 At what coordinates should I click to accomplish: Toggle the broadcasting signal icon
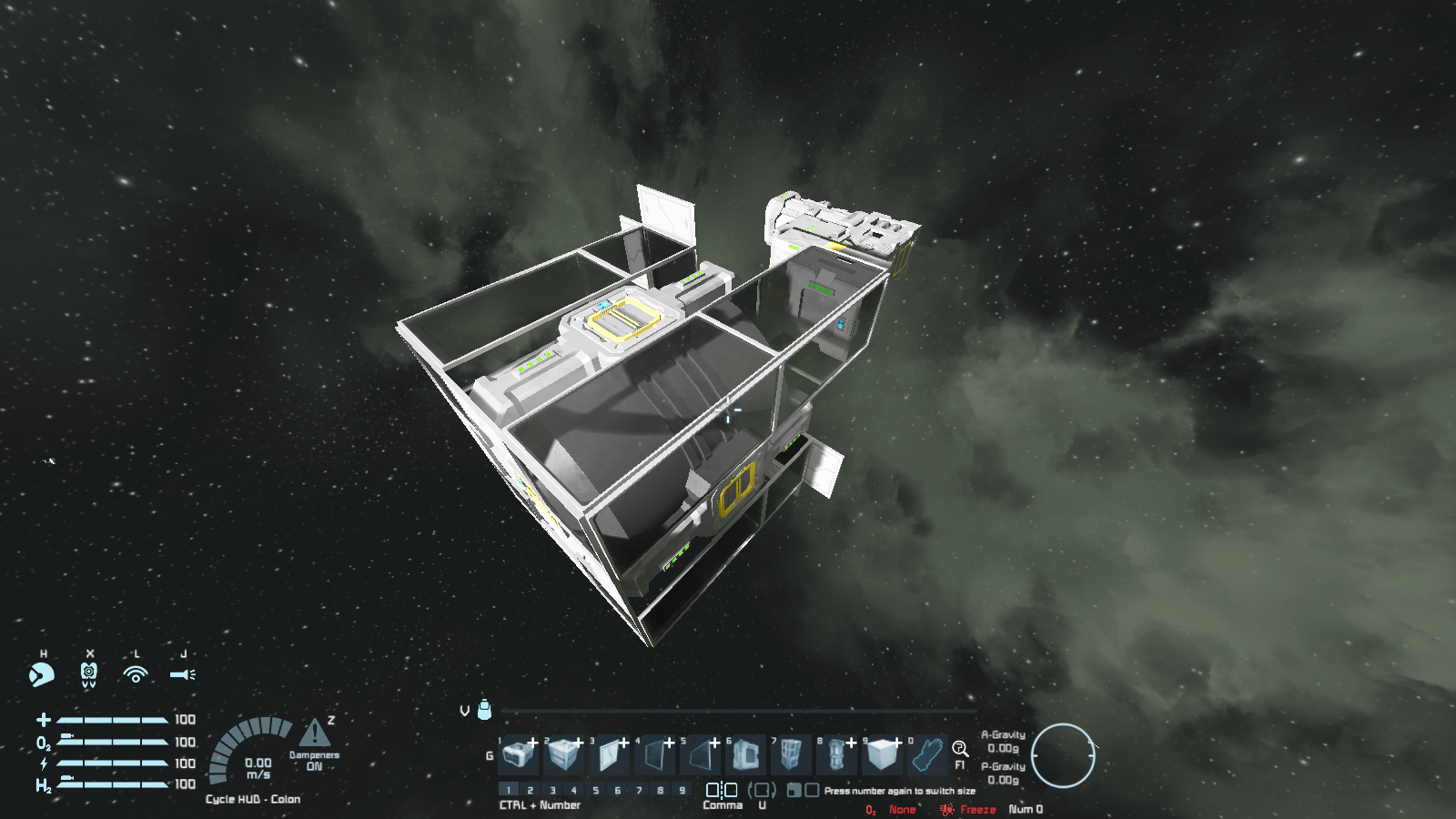point(136,674)
